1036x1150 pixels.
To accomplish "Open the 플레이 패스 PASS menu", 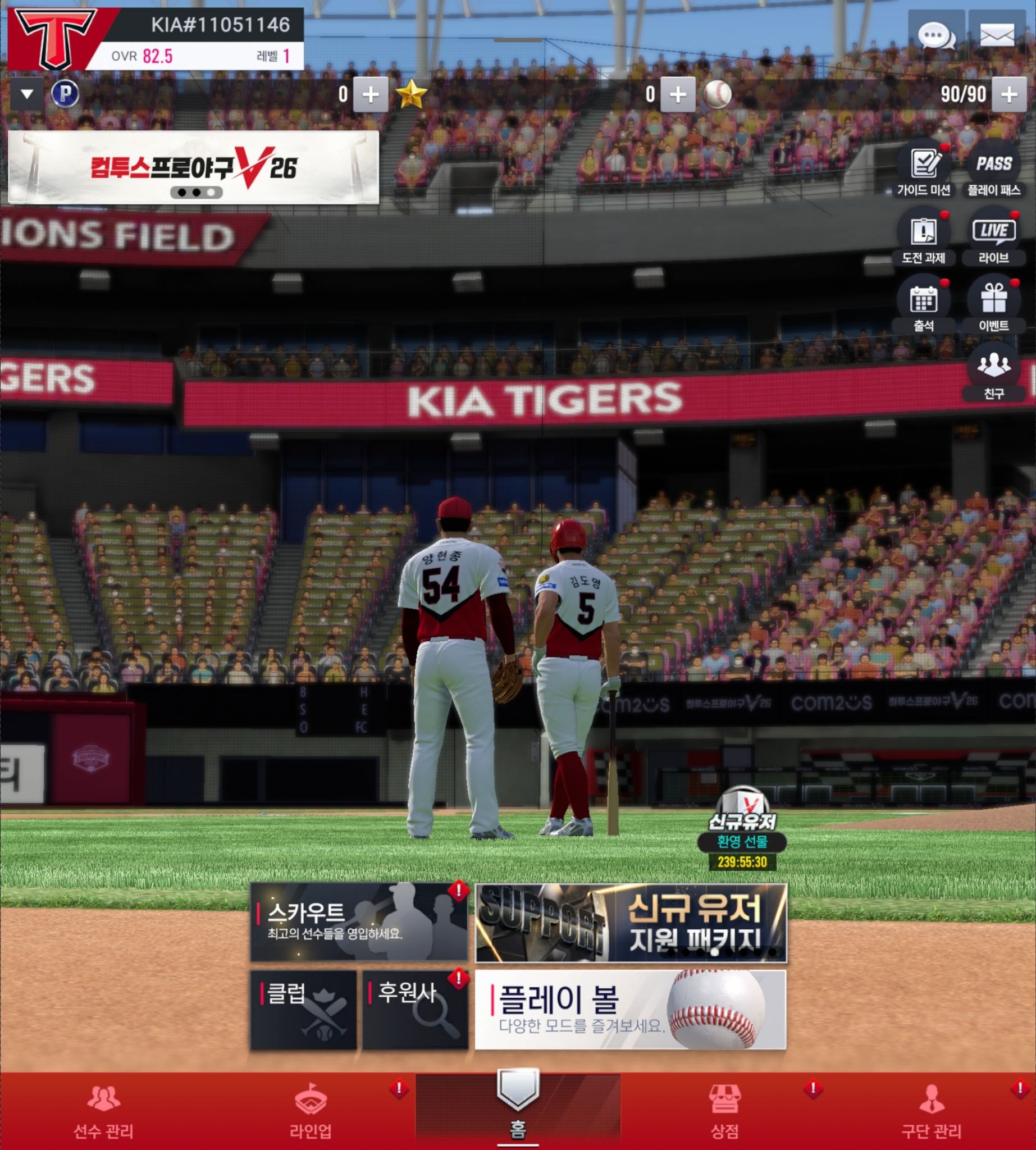I will click(x=994, y=170).
